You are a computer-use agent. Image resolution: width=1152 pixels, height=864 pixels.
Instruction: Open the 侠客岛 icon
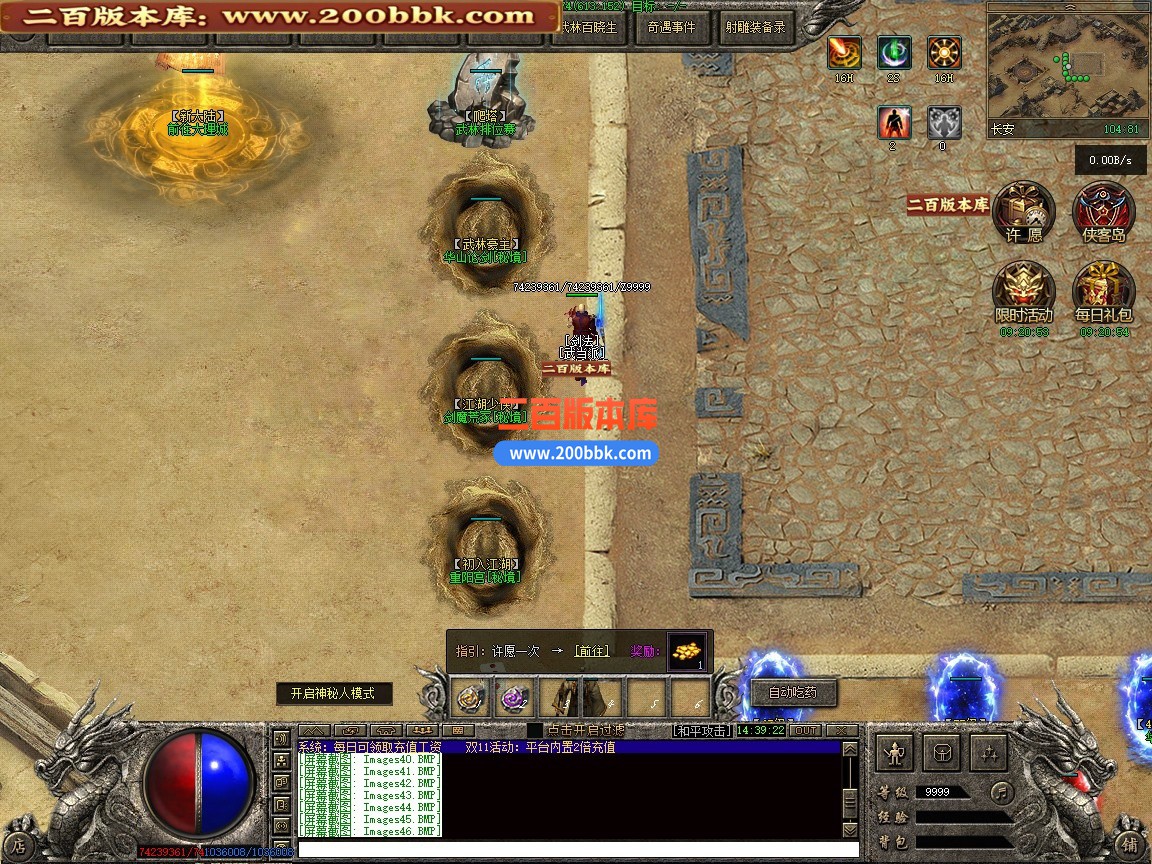1103,212
